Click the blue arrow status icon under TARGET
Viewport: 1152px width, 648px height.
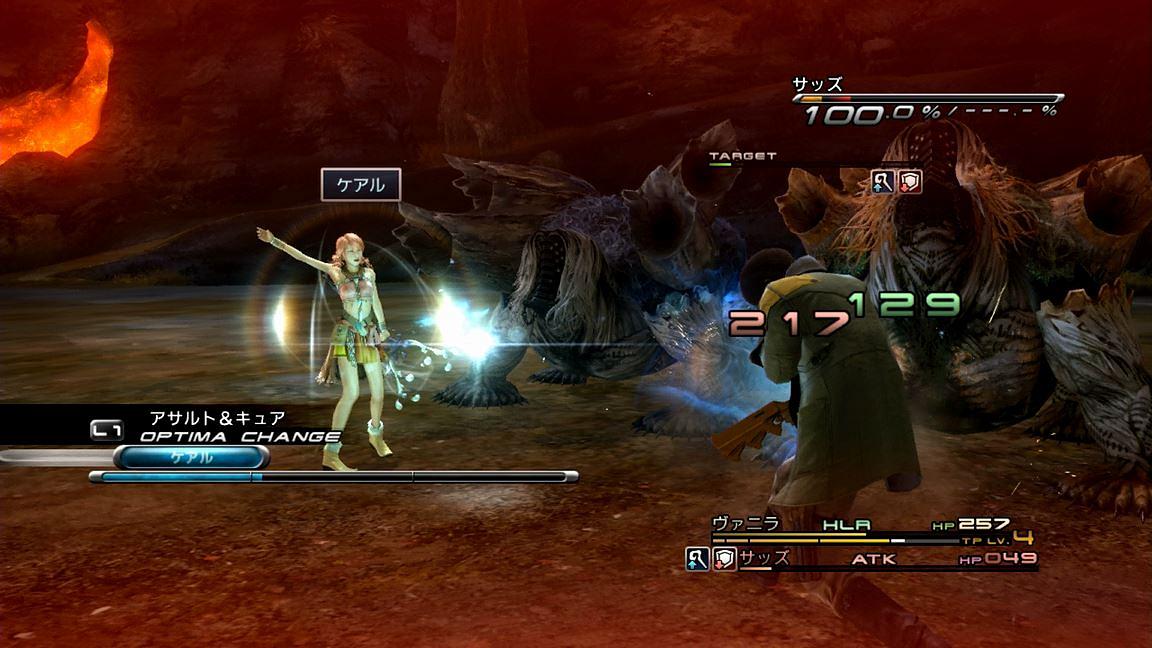[x=882, y=181]
